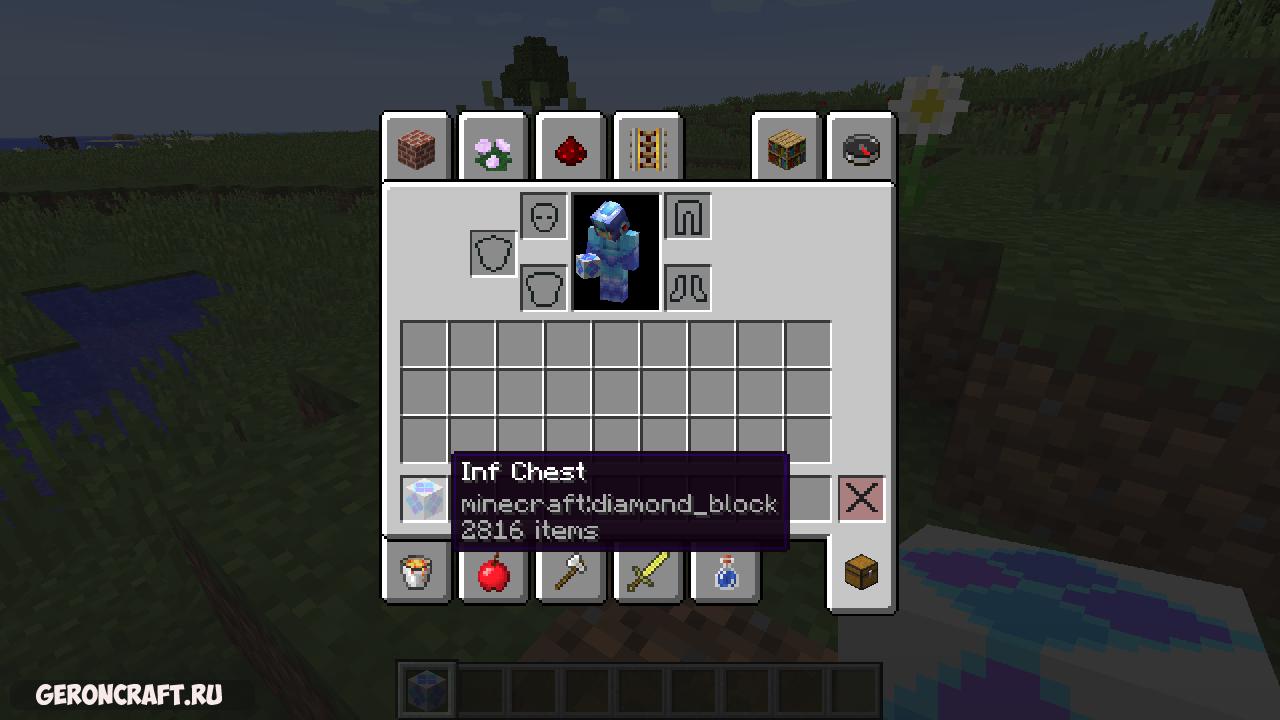Click the Destroy Item X slot
The height and width of the screenshot is (720, 1280).
click(862, 498)
